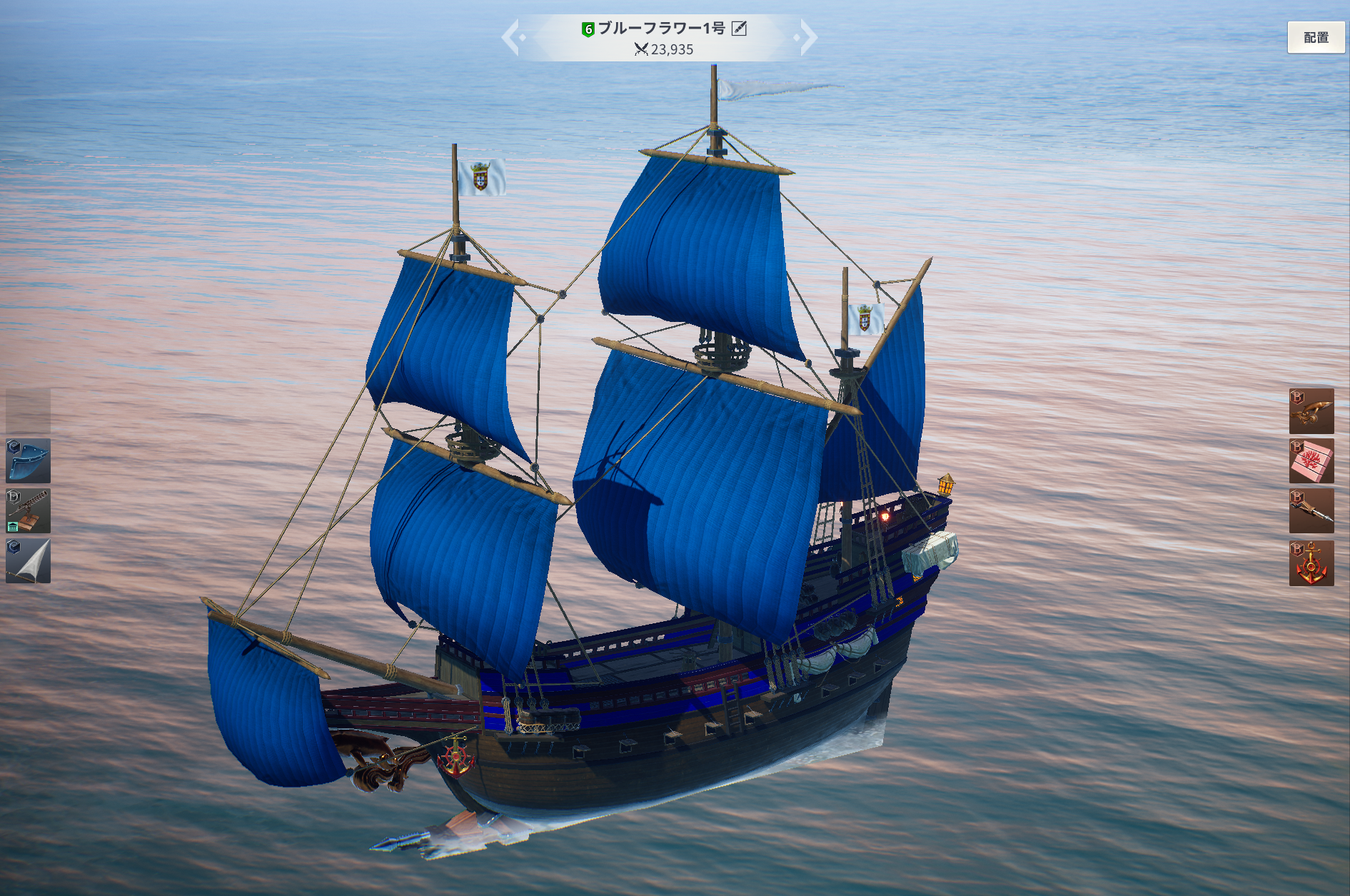Switch to the next ship with right arrow

tap(807, 37)
